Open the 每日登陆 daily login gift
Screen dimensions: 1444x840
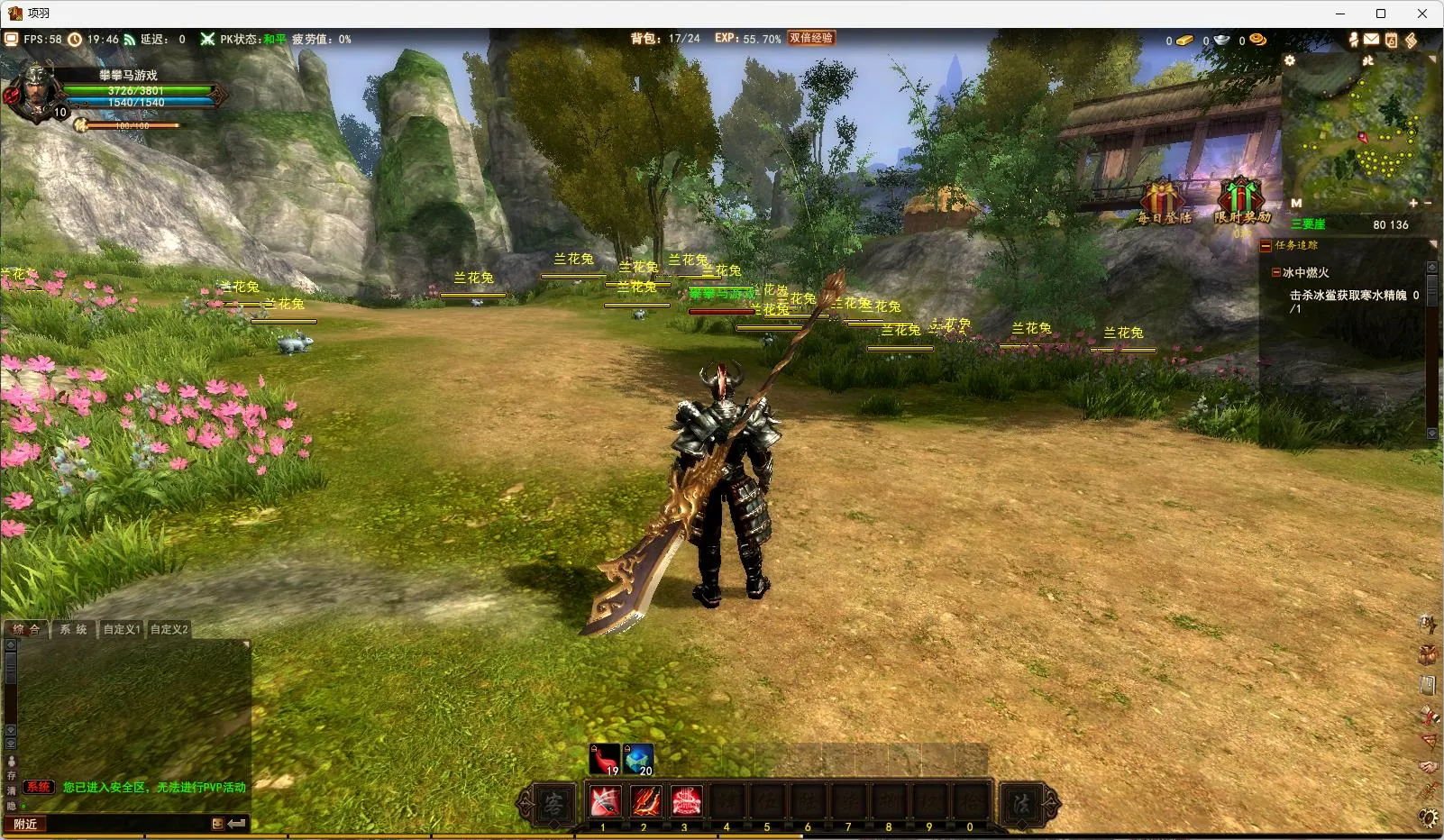[1162, 202]
